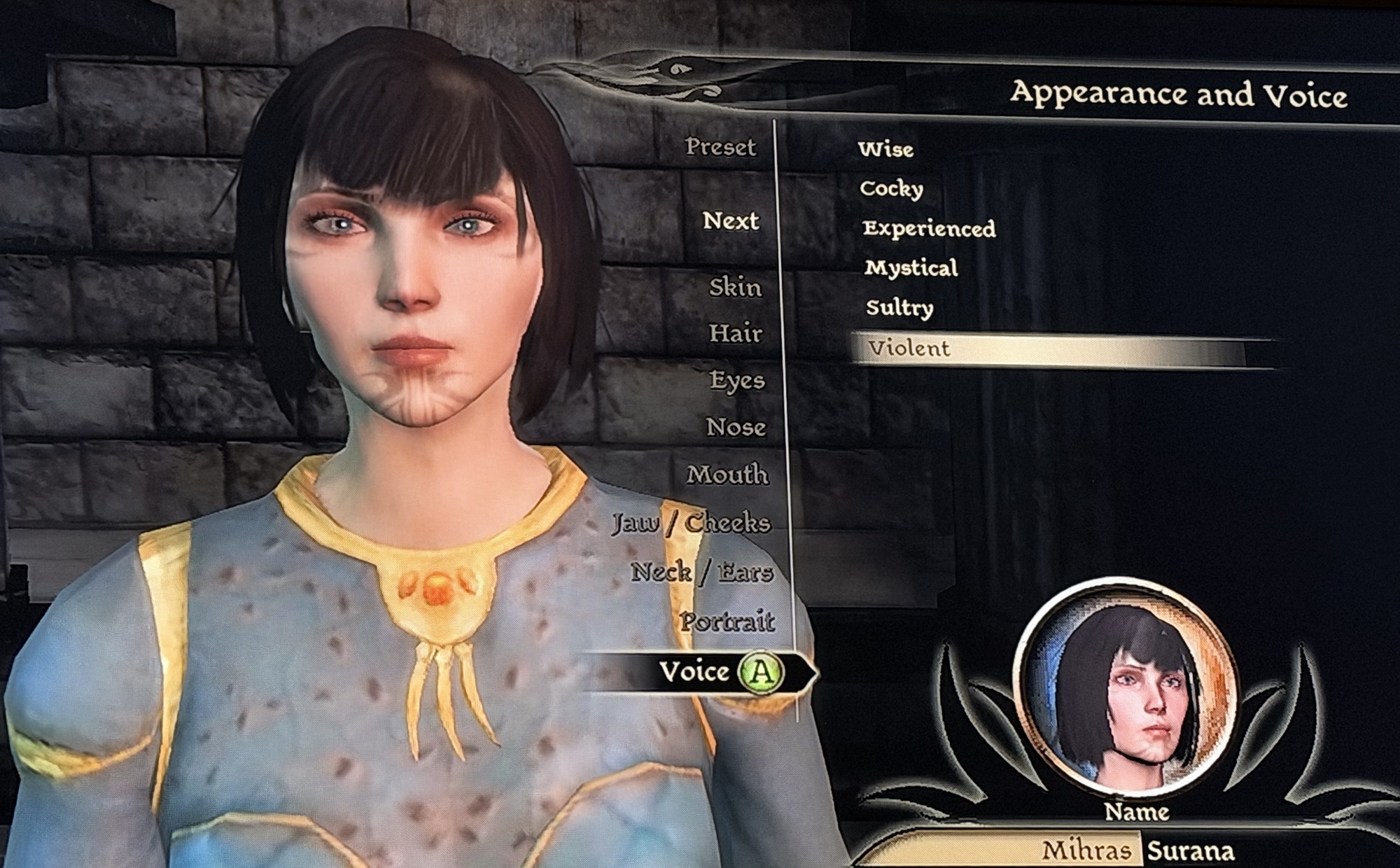The image size is (1400, 868).
Task: Select the Sultry voice
Action: 899,308
